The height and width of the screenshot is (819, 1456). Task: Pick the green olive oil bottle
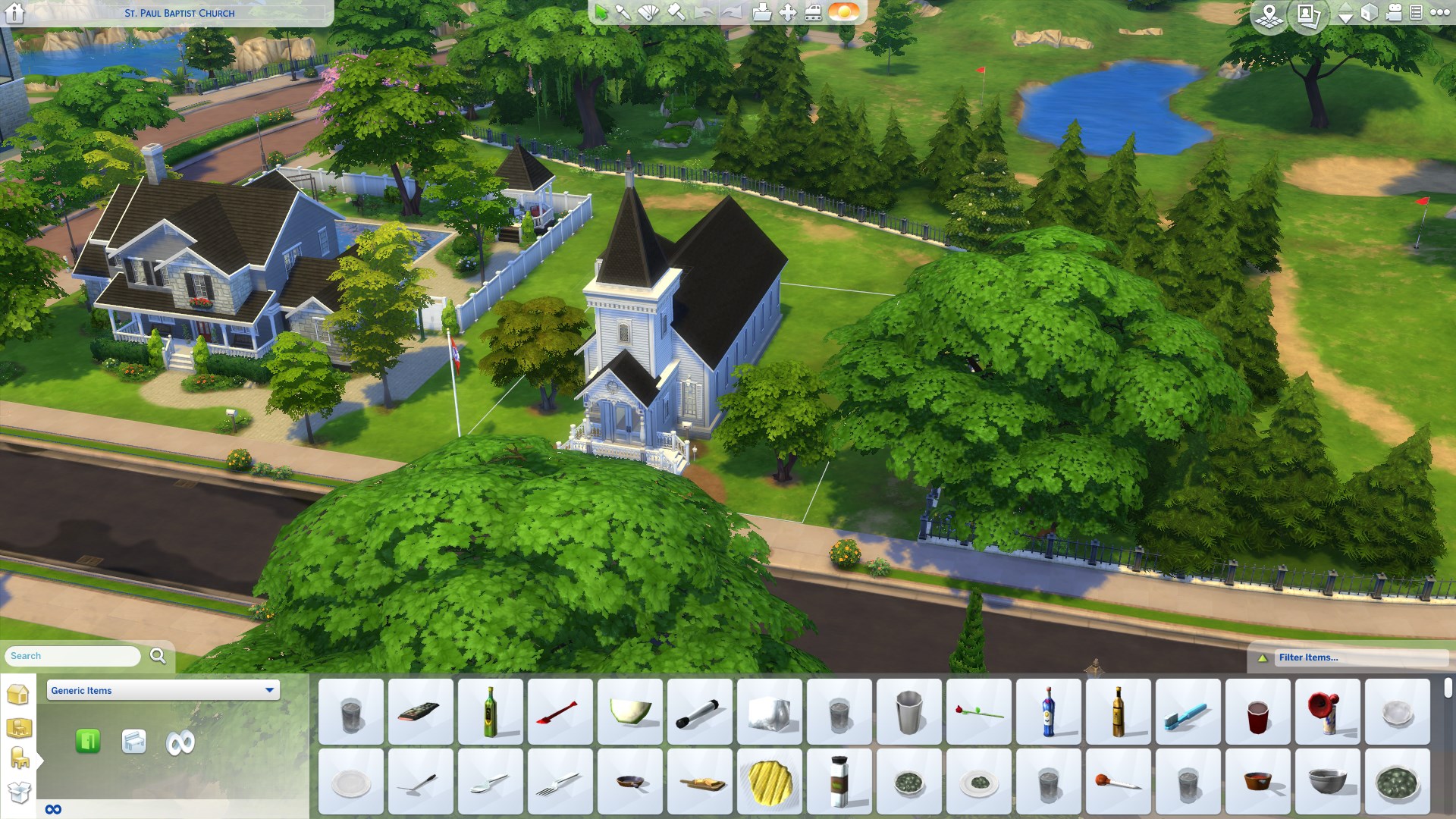(491, 711)
